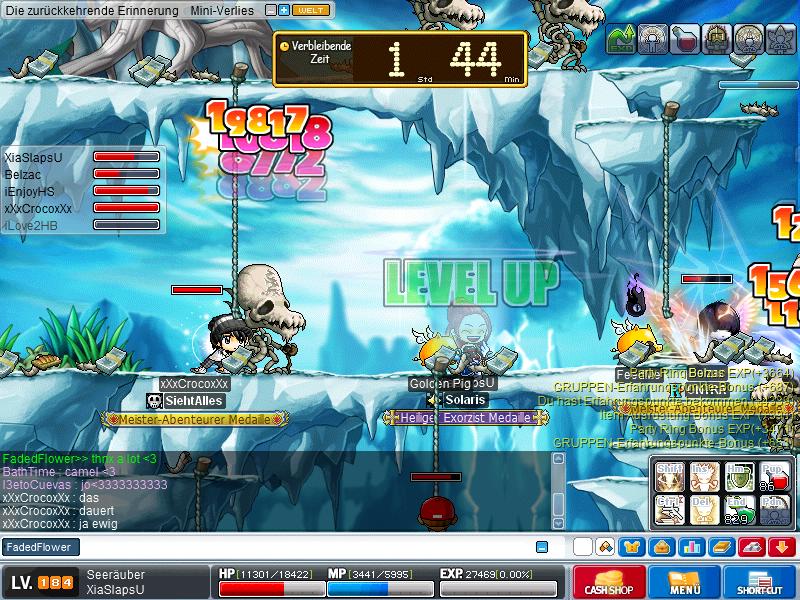The width and height of the screenshot is (800, 600).
Task: Click the green EXP arrow buff icon
Action: [620, 38]
